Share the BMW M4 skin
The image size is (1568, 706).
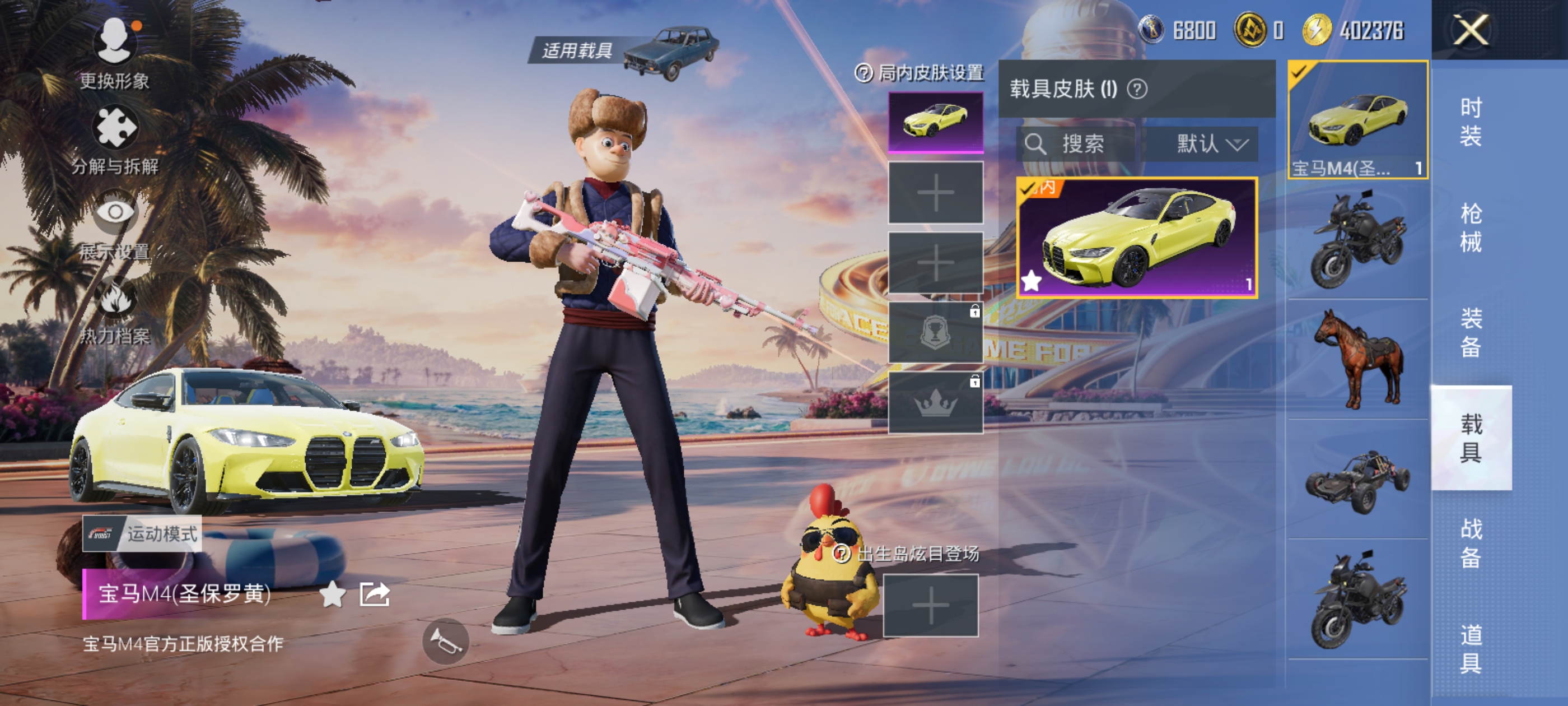pos(374,594)
